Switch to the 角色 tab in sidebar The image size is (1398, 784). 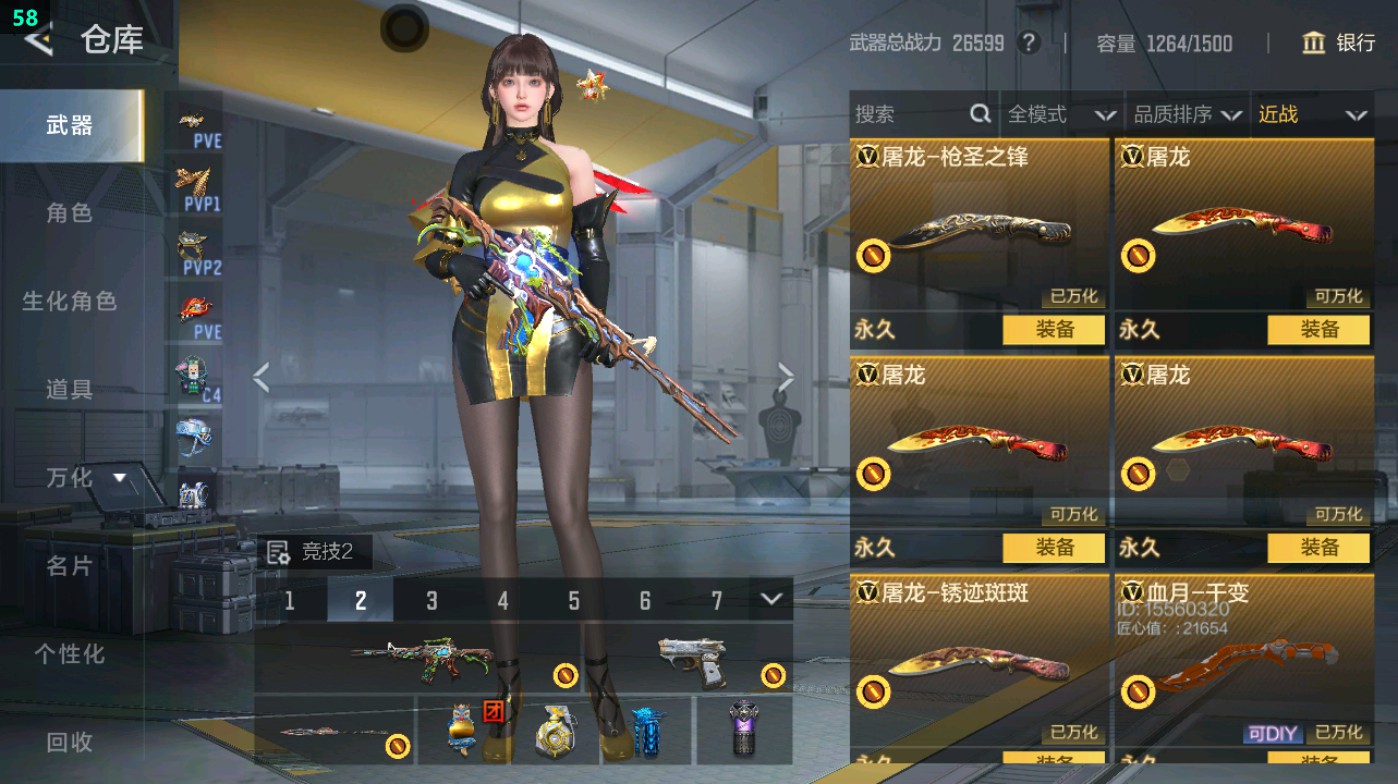tap(68, 213)
